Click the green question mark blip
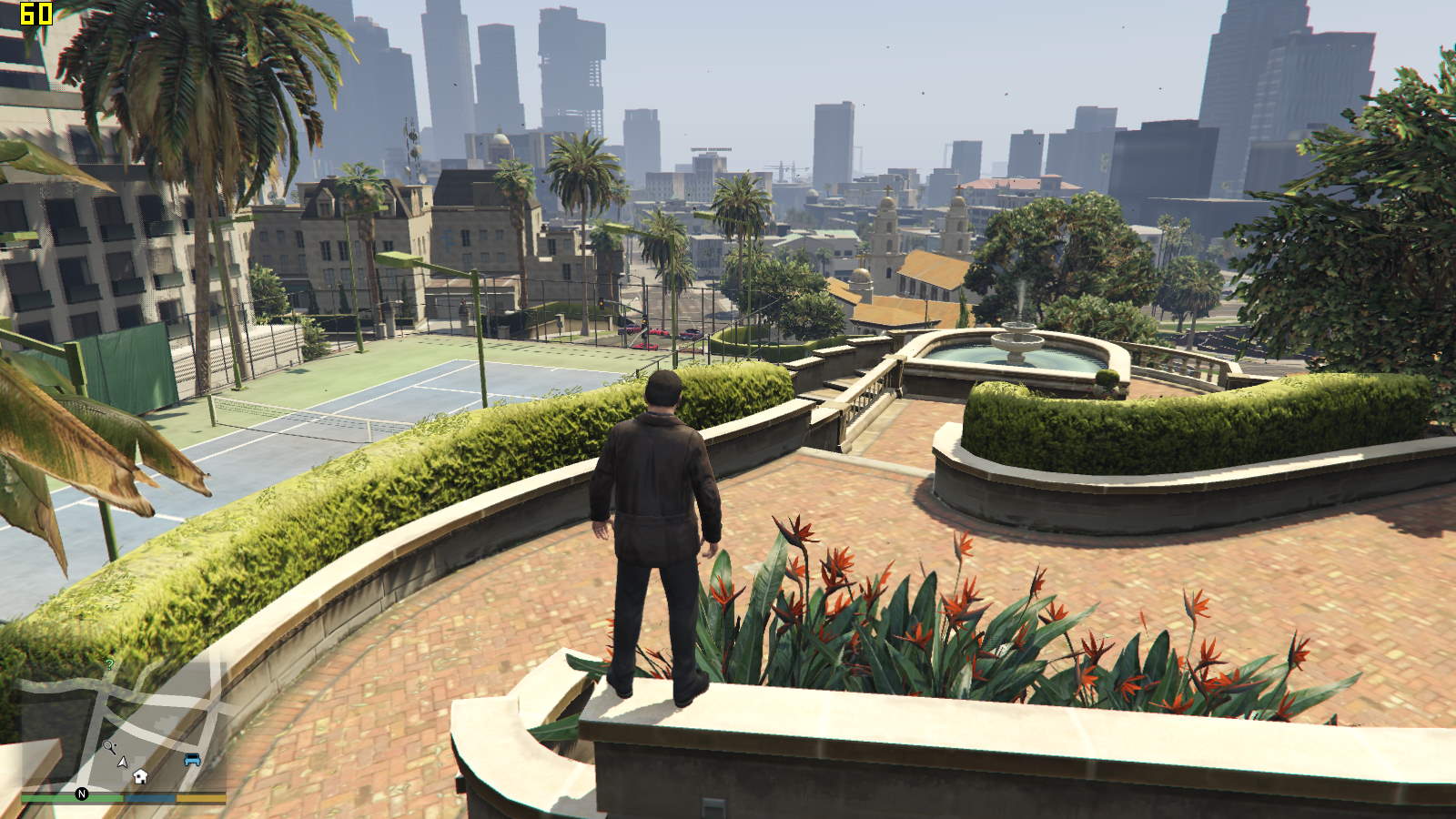Viewport: 1456px width, 819px height. click(109, 665)
